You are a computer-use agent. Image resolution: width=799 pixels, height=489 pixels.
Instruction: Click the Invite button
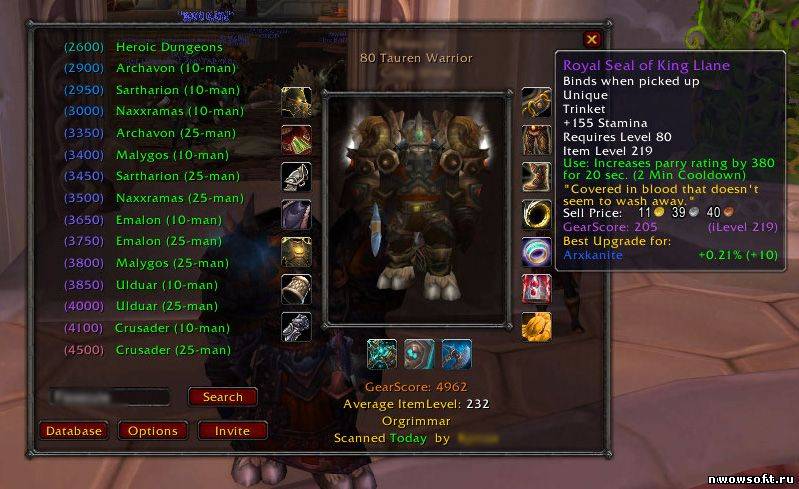233,431
